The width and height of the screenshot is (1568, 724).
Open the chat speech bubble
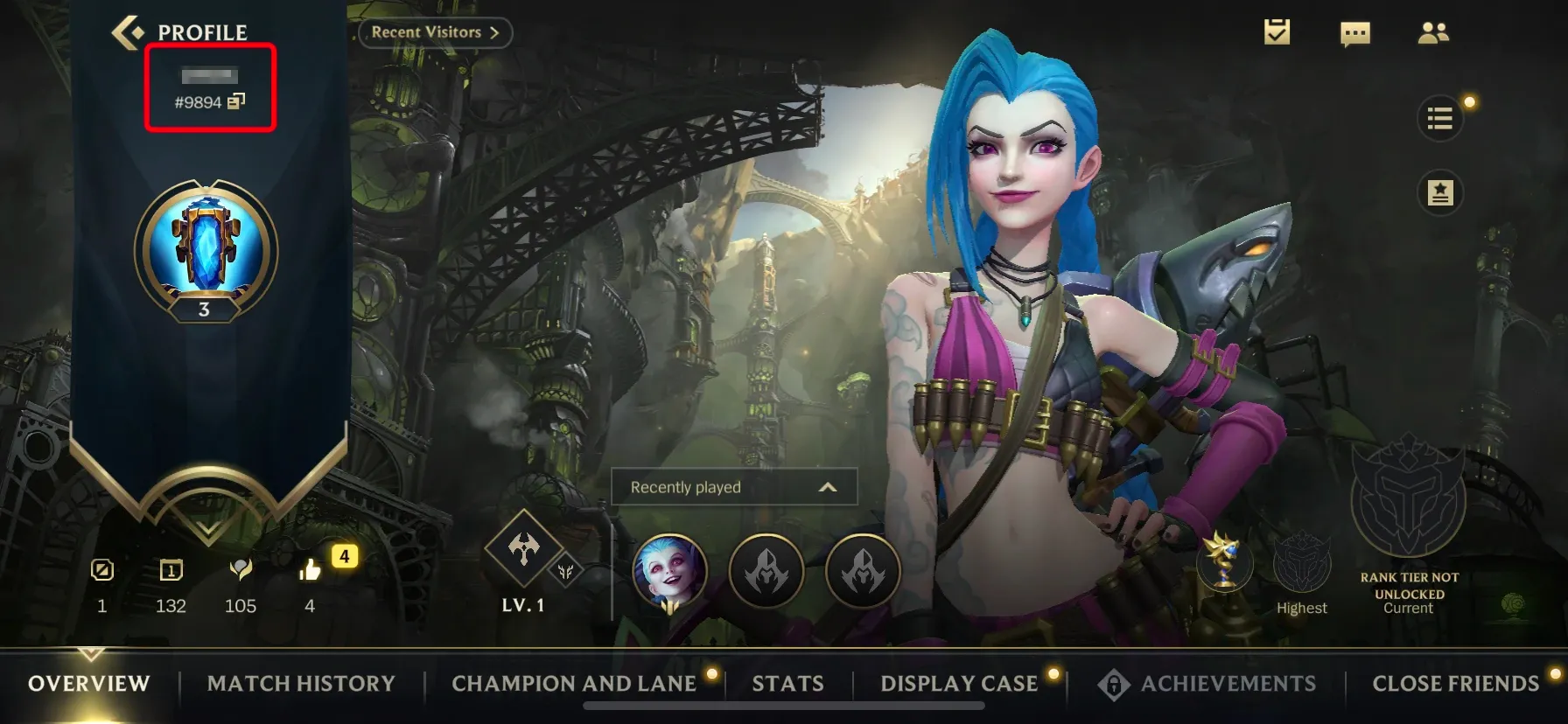click(1354, 34)
